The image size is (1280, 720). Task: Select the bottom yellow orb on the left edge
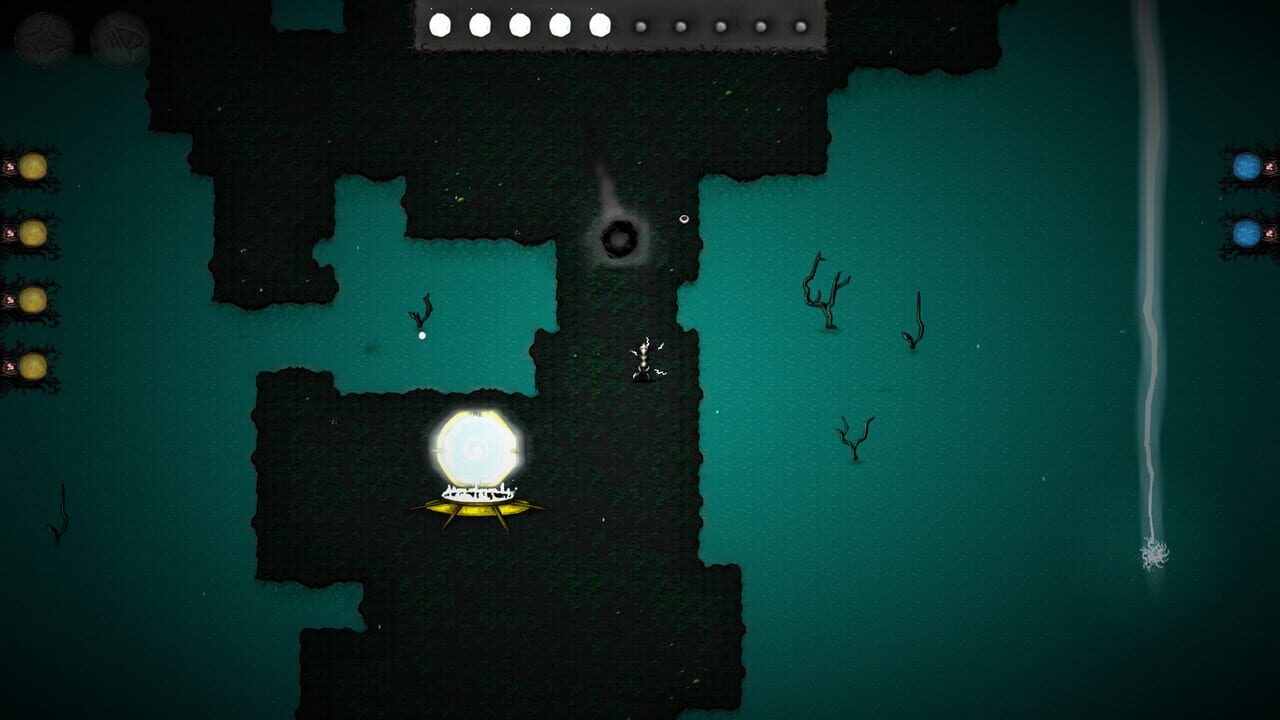[33, 358]
